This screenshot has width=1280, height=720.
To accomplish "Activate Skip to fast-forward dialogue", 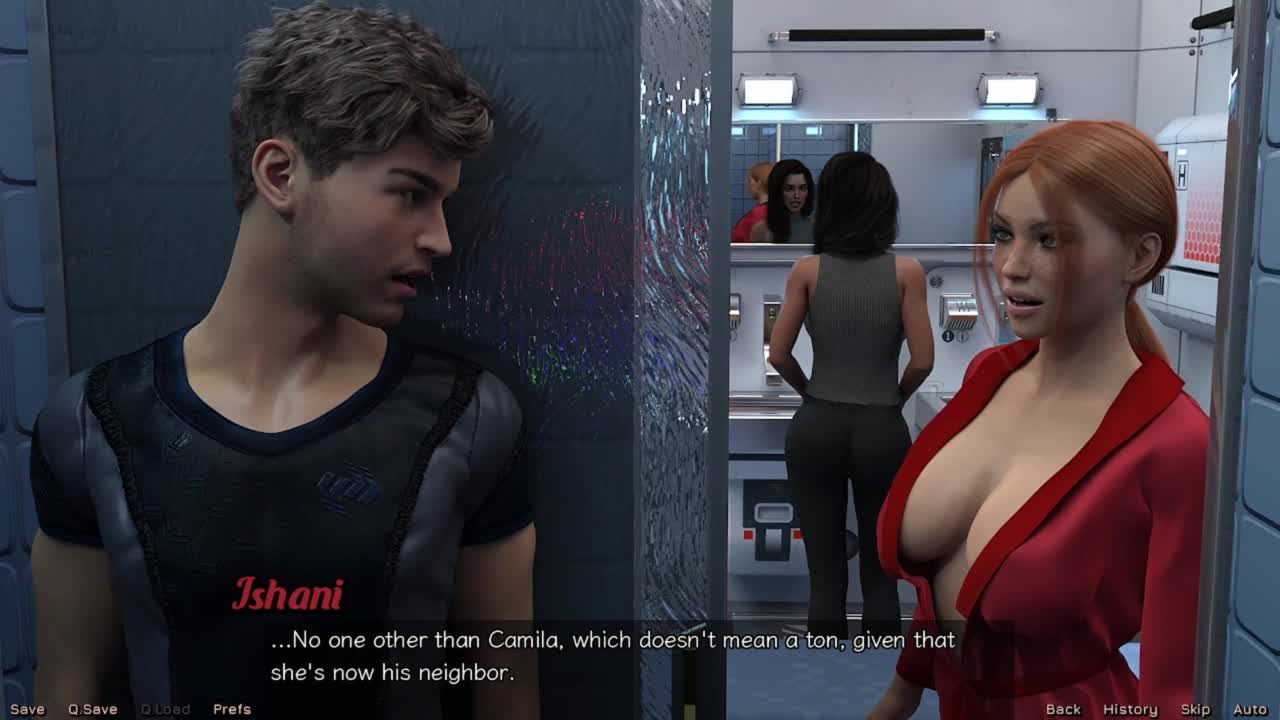I will point(1195,709).
